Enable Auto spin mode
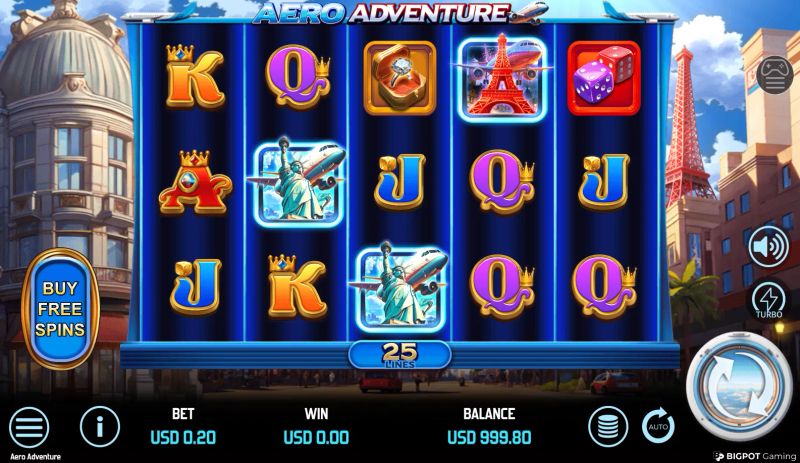The height and width of the screenshot is (463, 800). [x=658, y=425]
